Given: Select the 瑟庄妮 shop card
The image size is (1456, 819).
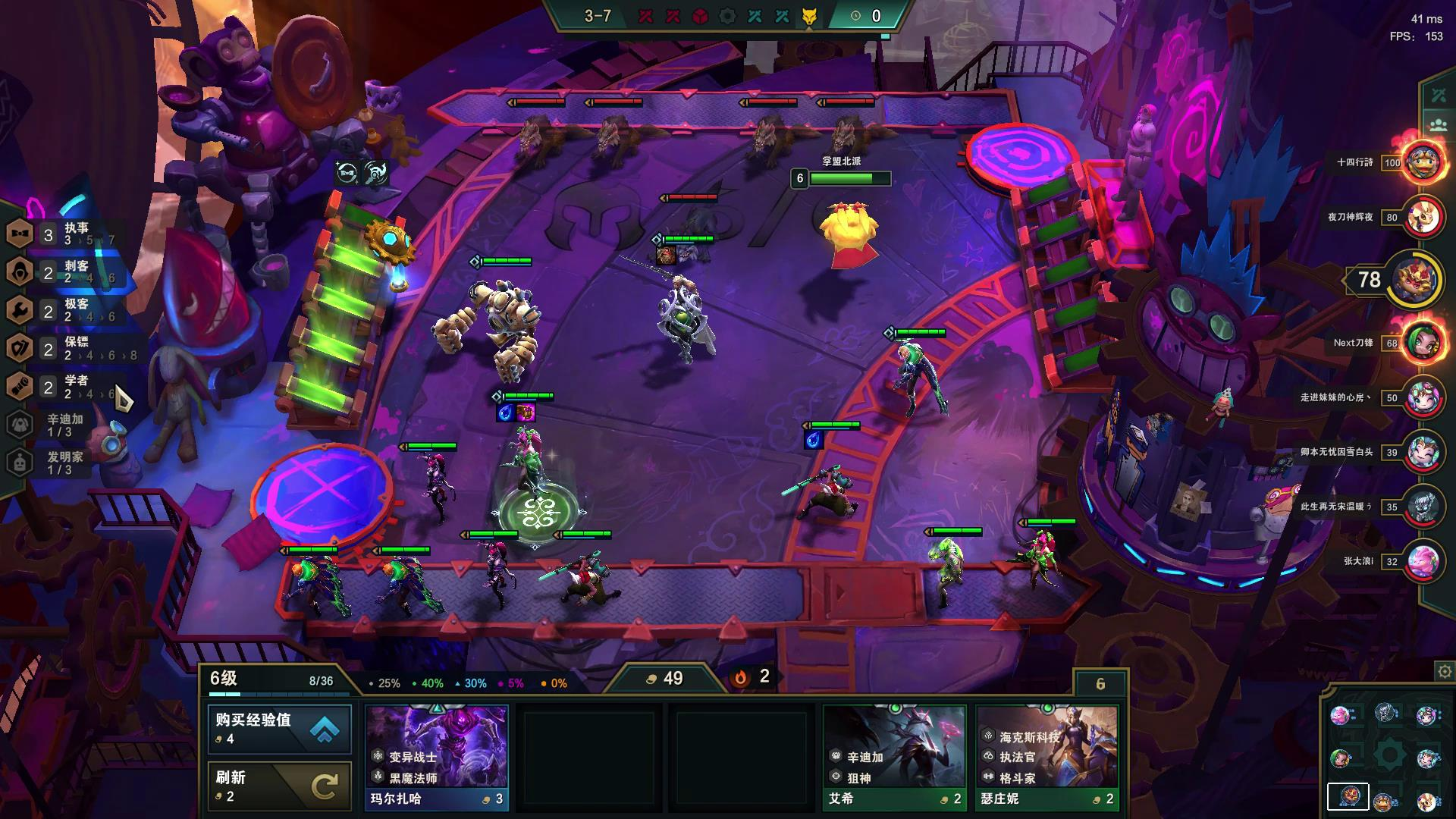Looking at the screenshot, I should [1047, 757].
